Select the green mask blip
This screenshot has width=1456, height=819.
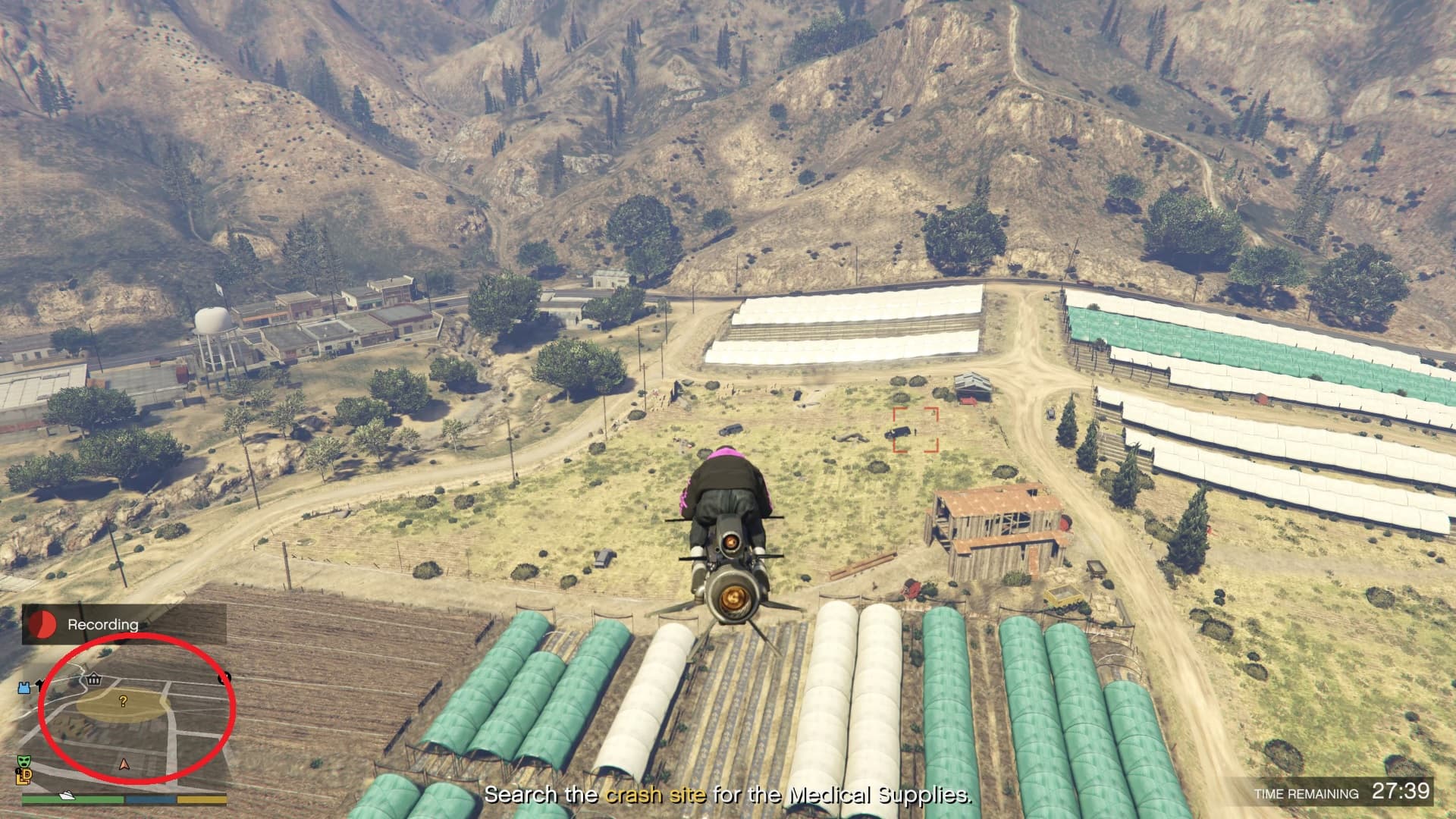[x=23, y=761]
